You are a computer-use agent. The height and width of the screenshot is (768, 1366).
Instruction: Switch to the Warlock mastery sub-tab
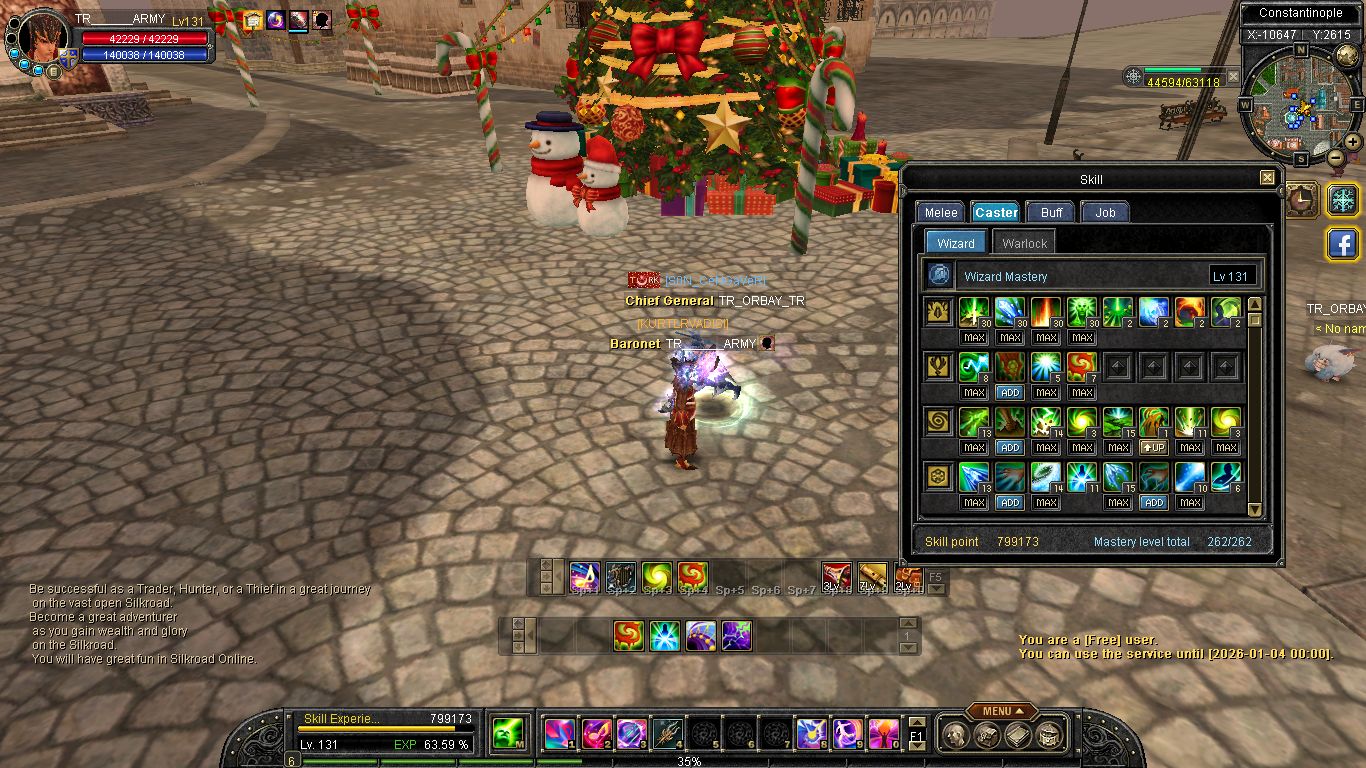tap(1024, 243)
